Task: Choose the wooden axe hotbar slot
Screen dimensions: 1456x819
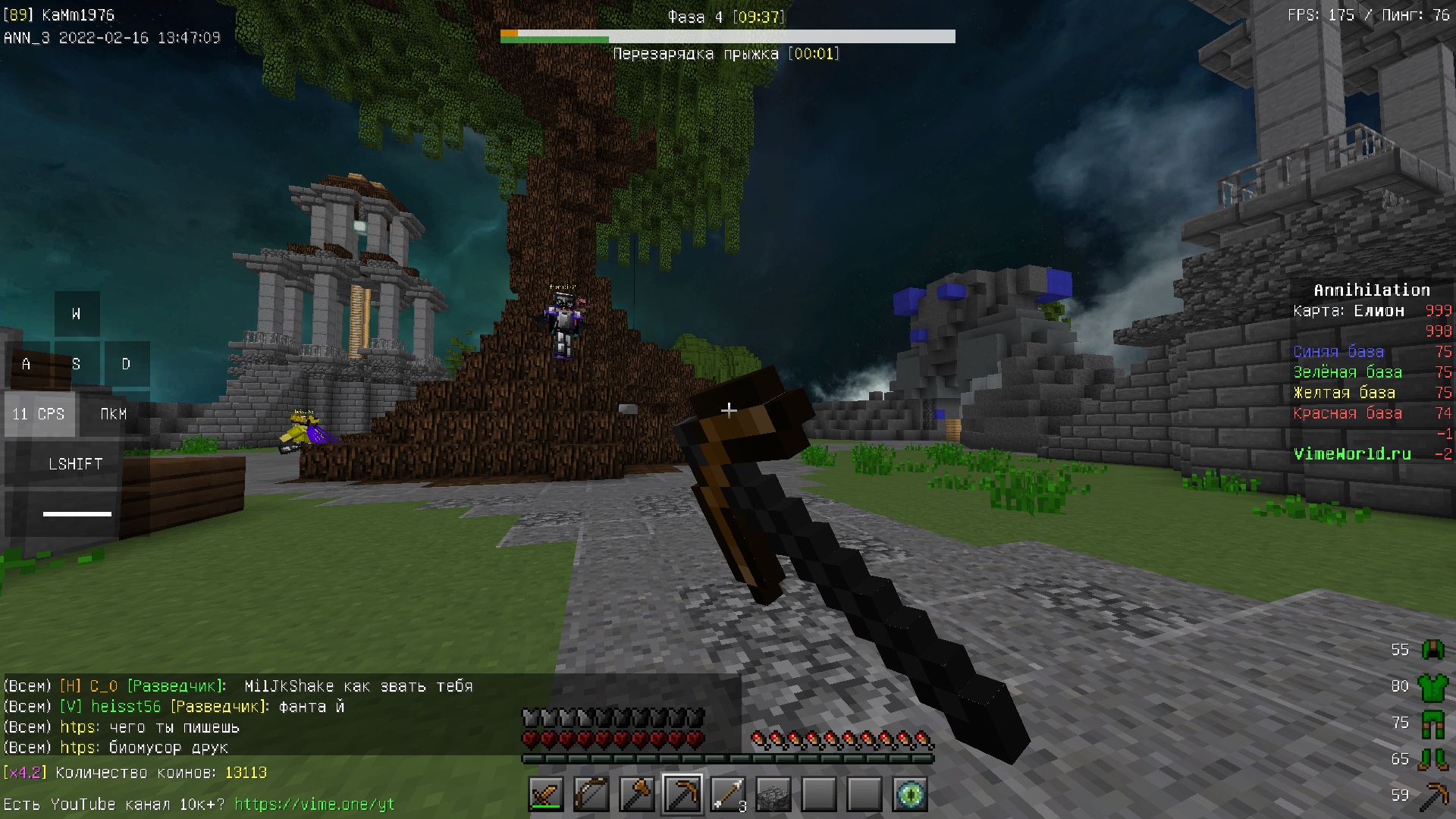Action: click(x=637, y=795)
